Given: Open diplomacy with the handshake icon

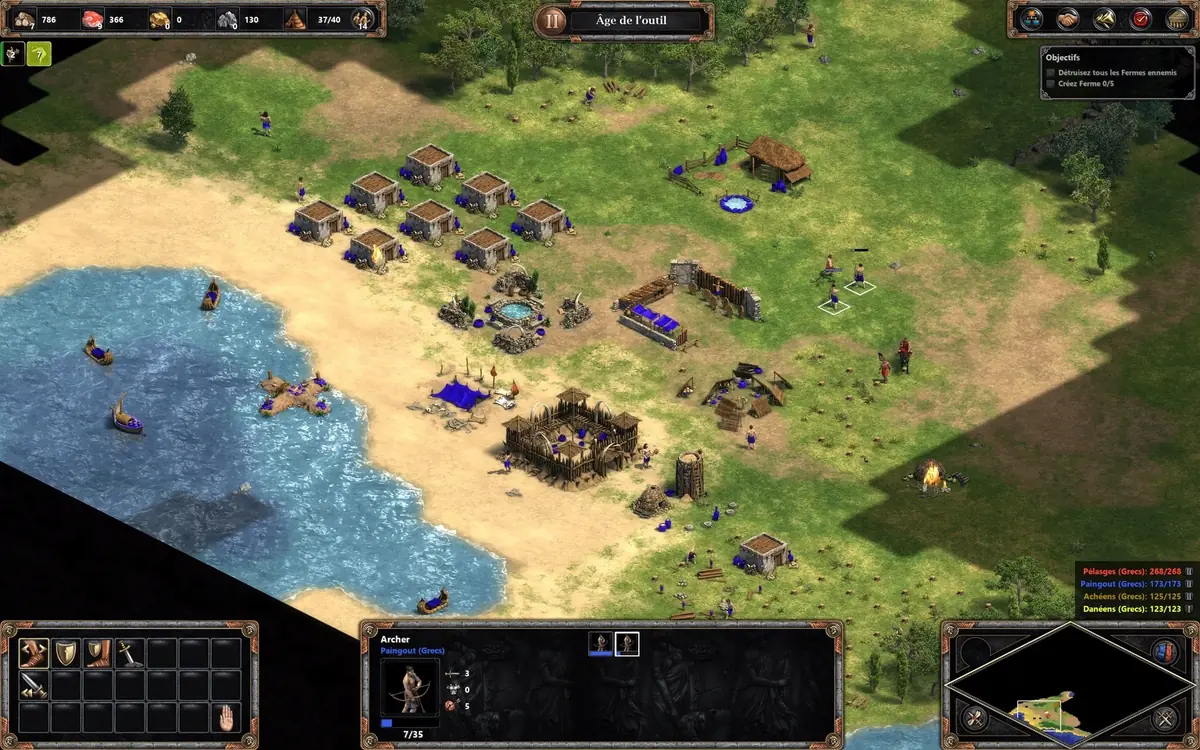Looking at the screenshot, I should point(1068,19).
